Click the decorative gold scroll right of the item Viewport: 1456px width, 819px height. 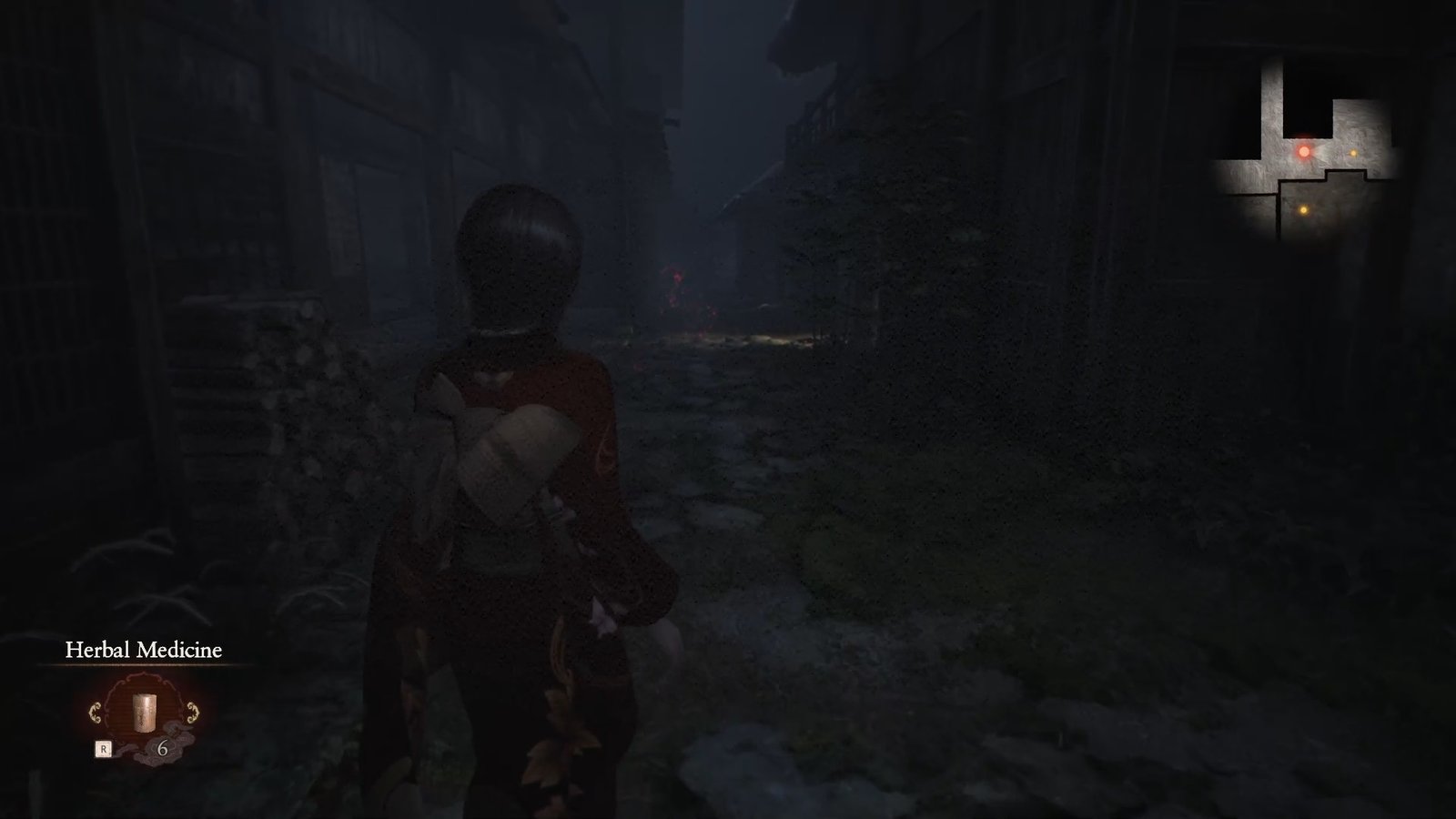pyautogui.click(x=192, y=713)
